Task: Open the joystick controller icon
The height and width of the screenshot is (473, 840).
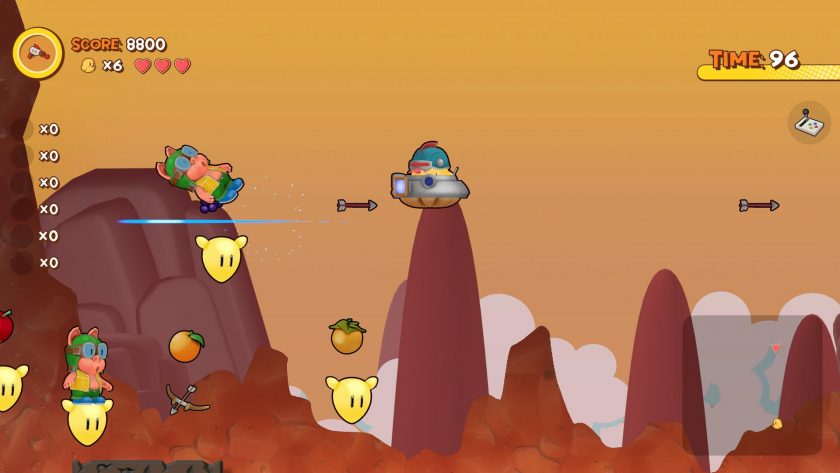Action: [x=809, y=123]
